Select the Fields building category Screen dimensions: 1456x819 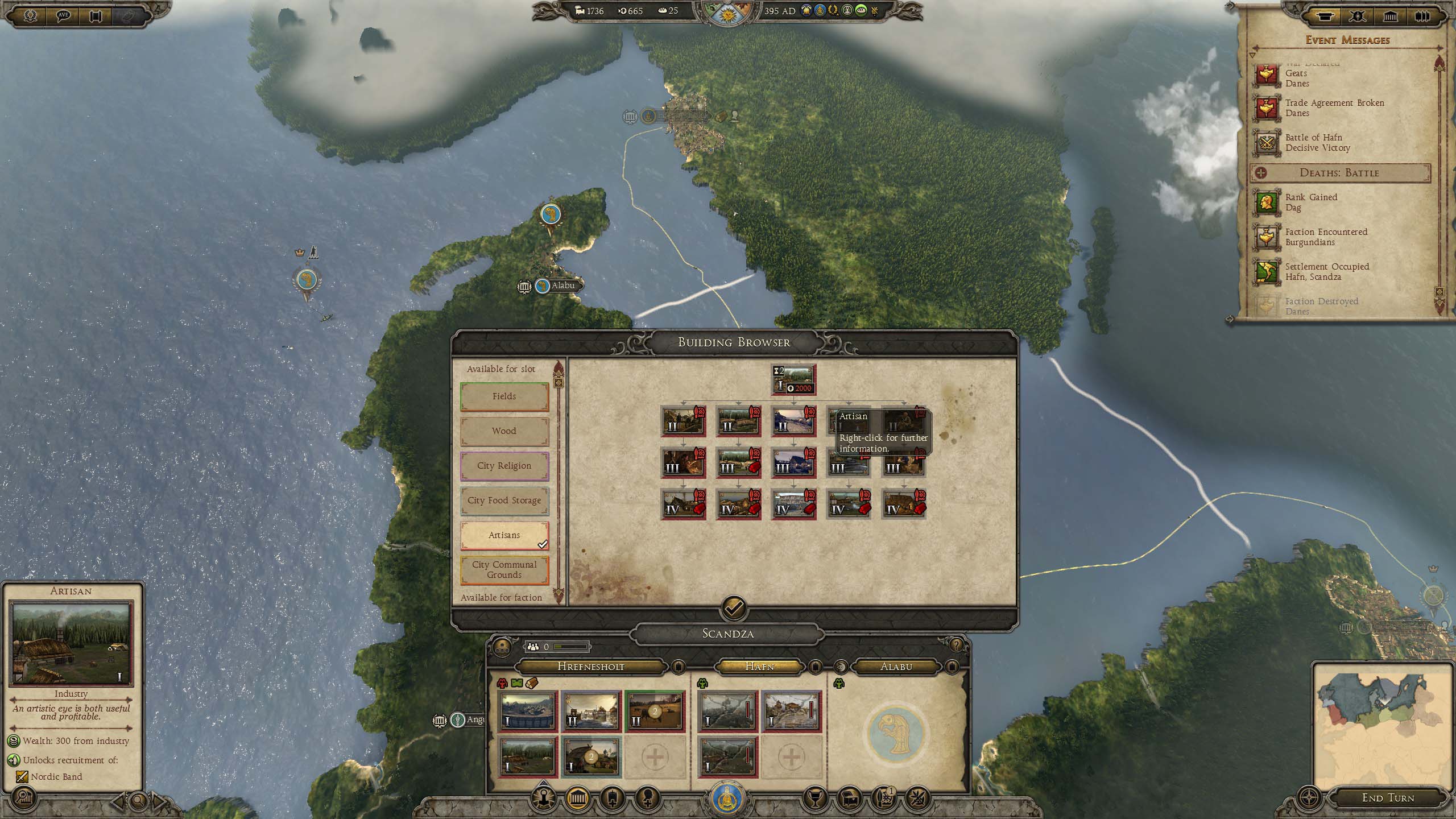point(504,396)
